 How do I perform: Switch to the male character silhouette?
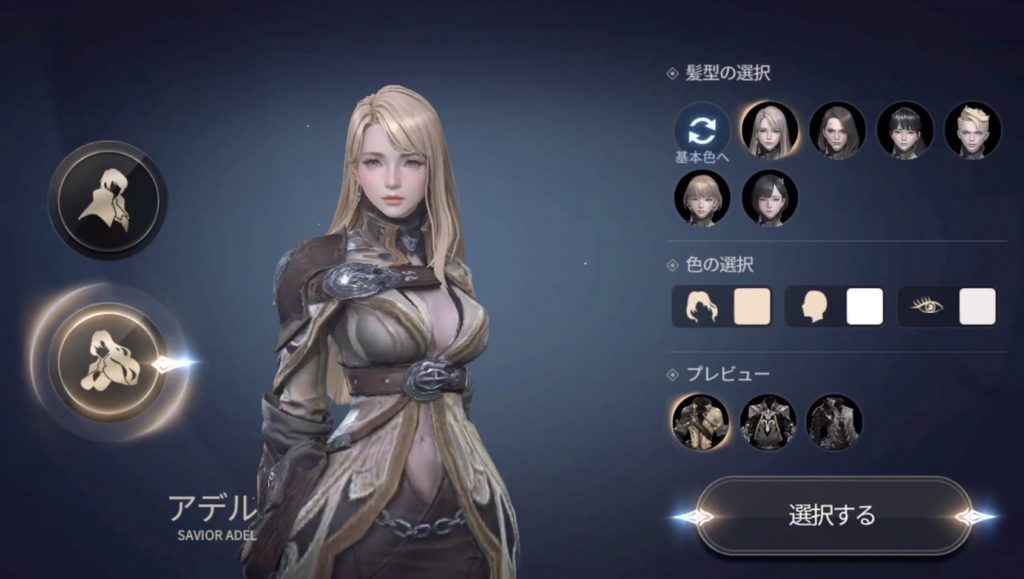coord(108,200)
